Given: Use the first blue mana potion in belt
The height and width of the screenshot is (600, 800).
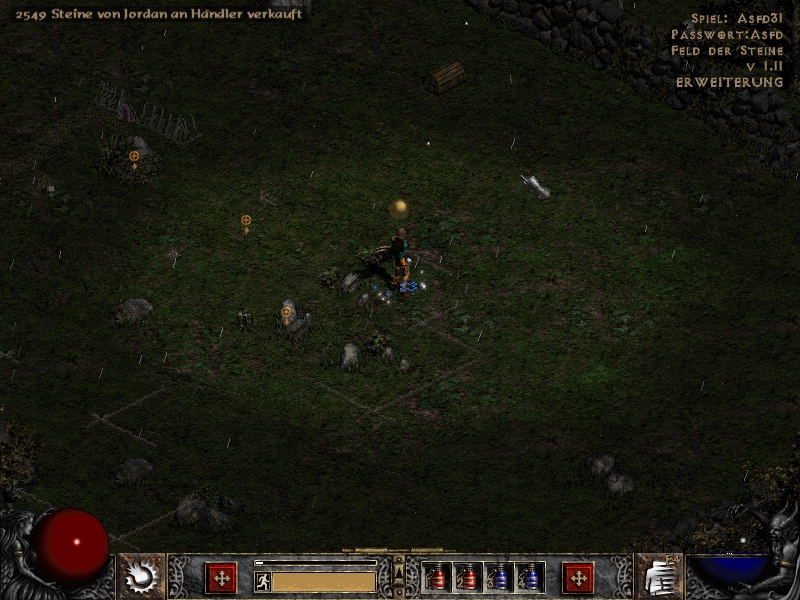Looking at the screenshot, I should 499,577.
